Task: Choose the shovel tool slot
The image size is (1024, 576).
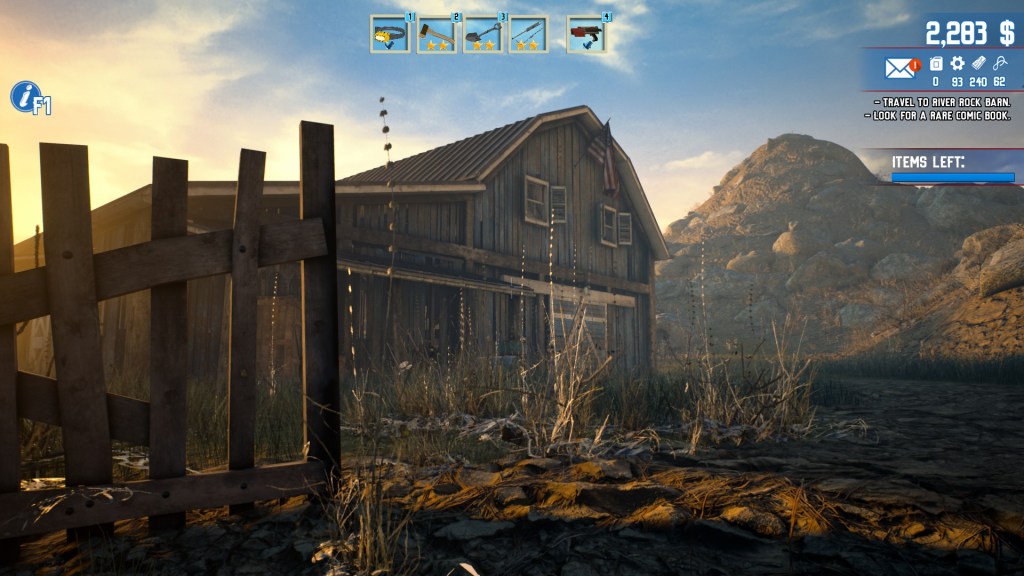Action: pyautogui.click(x=482, y=34)
